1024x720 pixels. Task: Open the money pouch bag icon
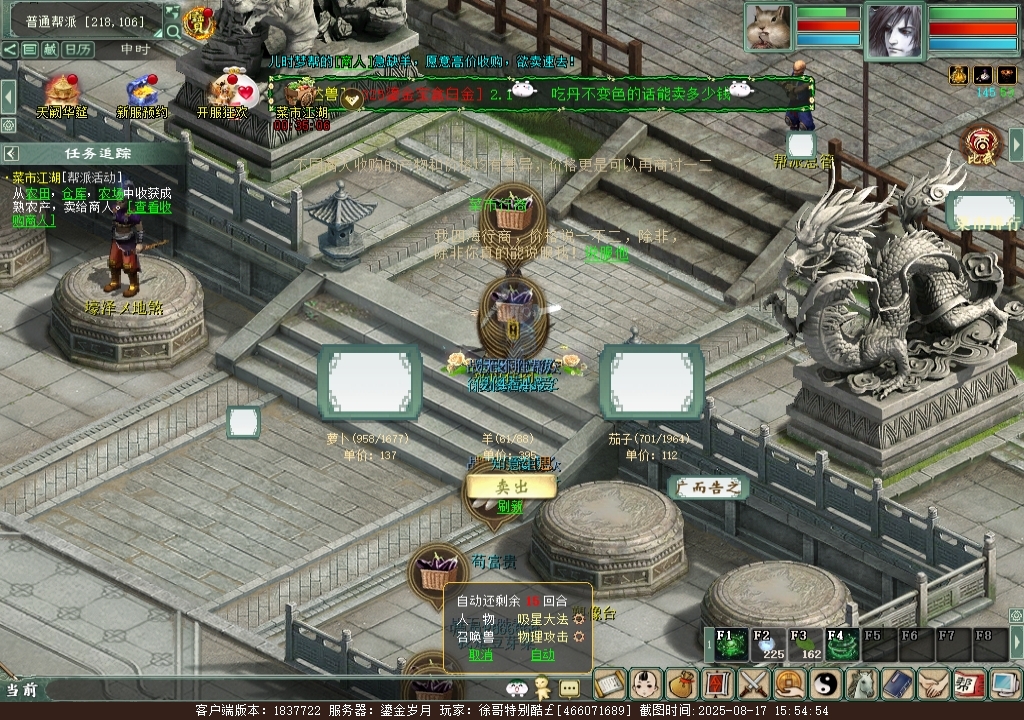tap(681, 685)
